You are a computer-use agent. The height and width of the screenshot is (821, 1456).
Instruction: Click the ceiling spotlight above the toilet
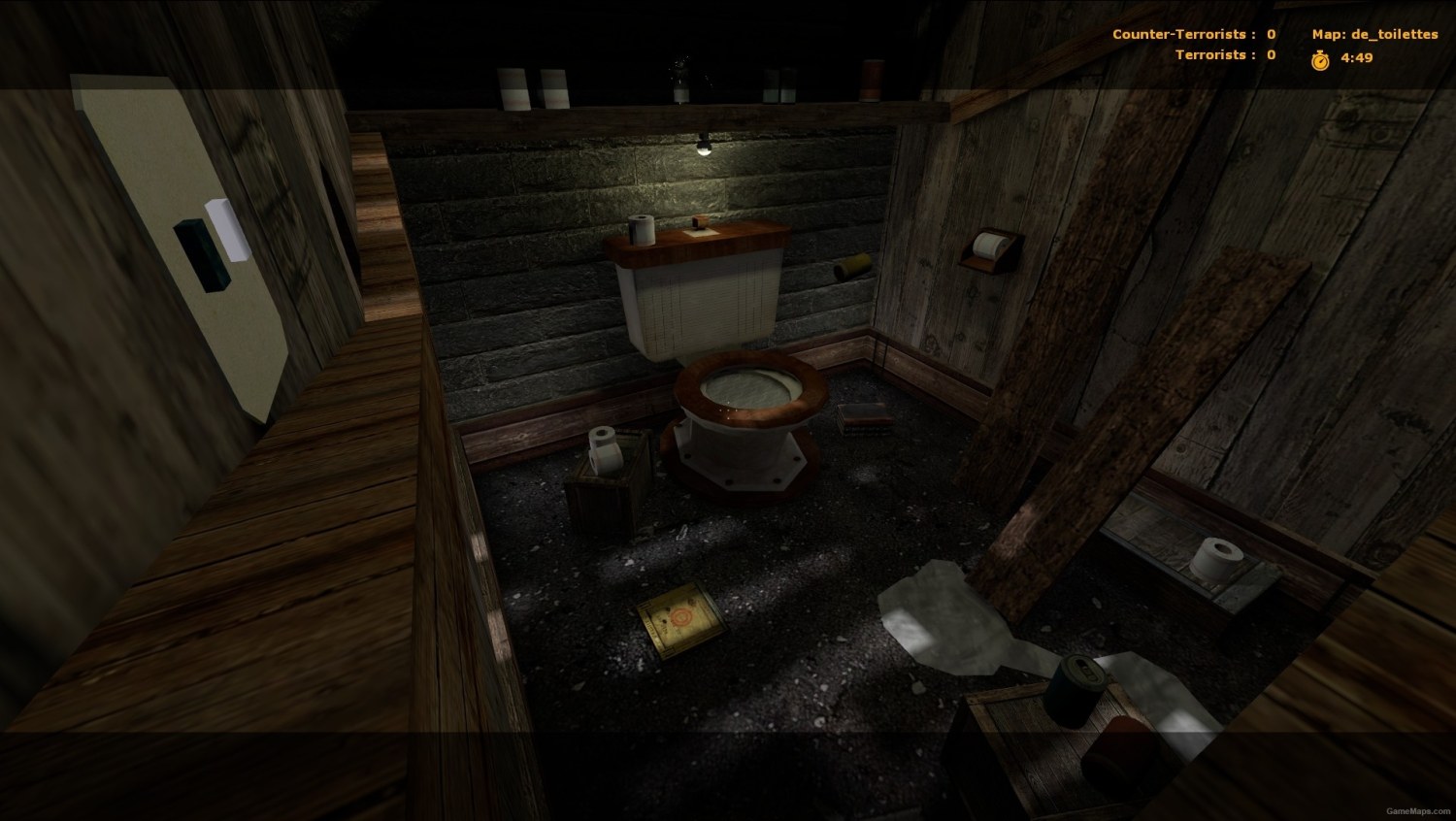pos(705,146)
